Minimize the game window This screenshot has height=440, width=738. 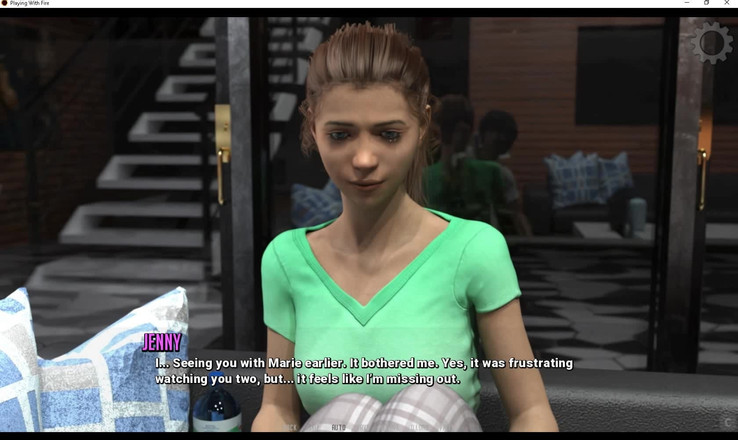click(686, 3)
